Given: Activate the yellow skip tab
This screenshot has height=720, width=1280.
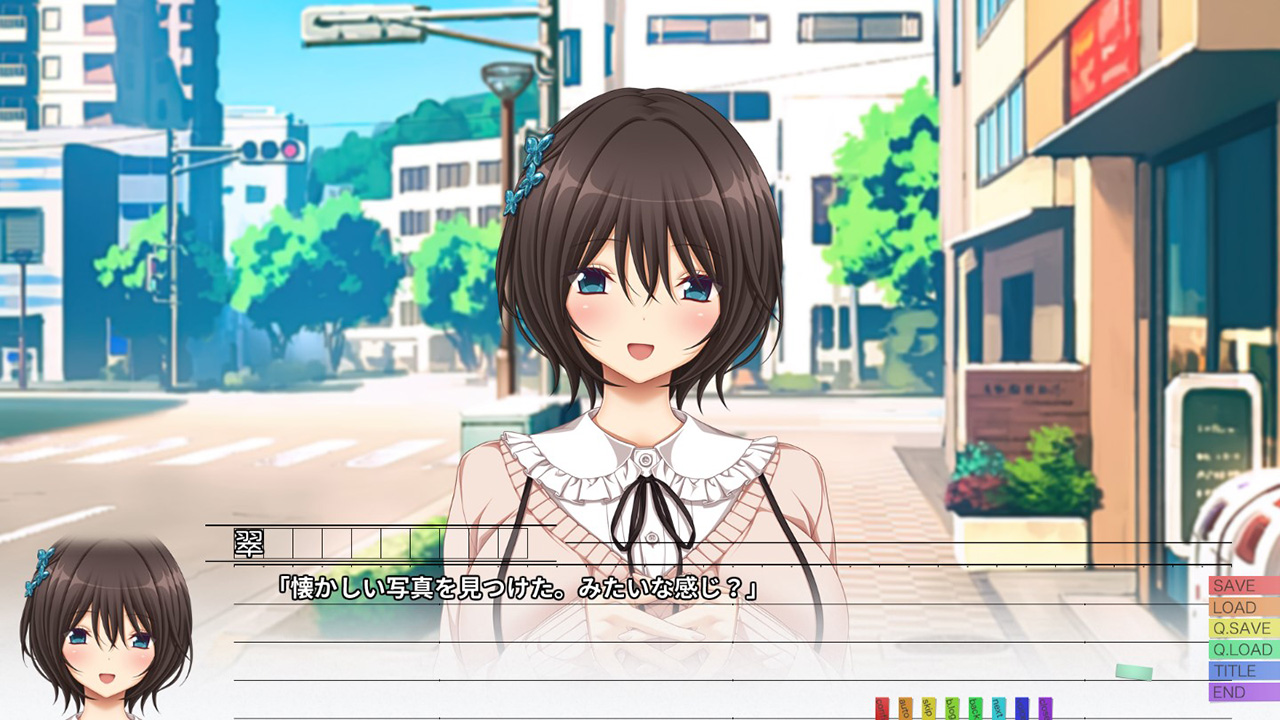Looking at the screenshot, I should tap(929, 709).
